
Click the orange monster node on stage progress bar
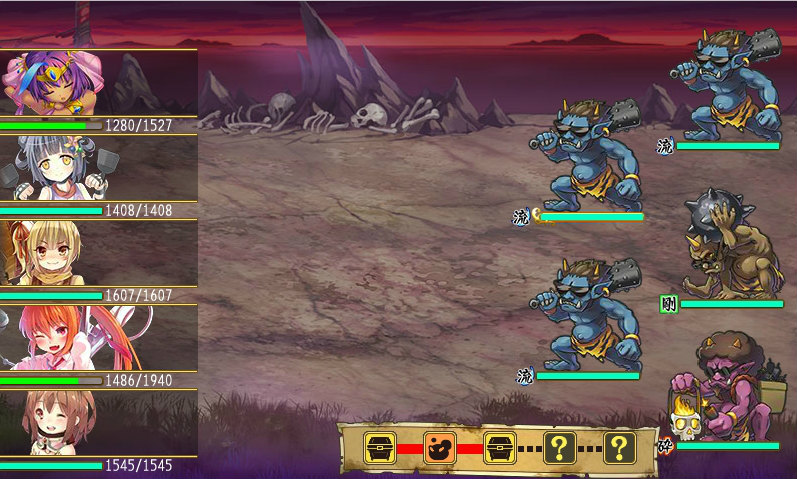440,447
